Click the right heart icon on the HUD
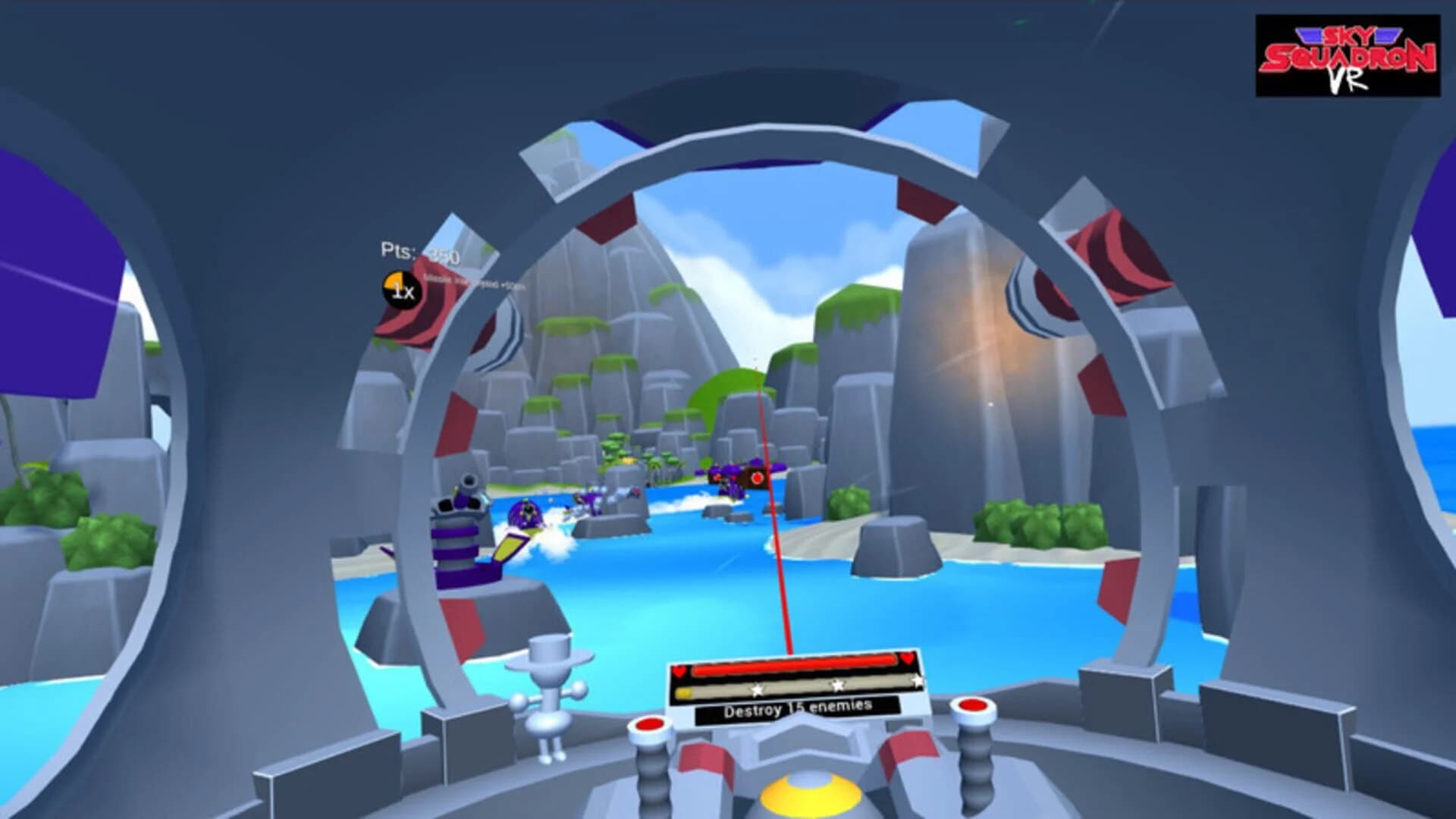1456x819 pixels. pos(908,660)
